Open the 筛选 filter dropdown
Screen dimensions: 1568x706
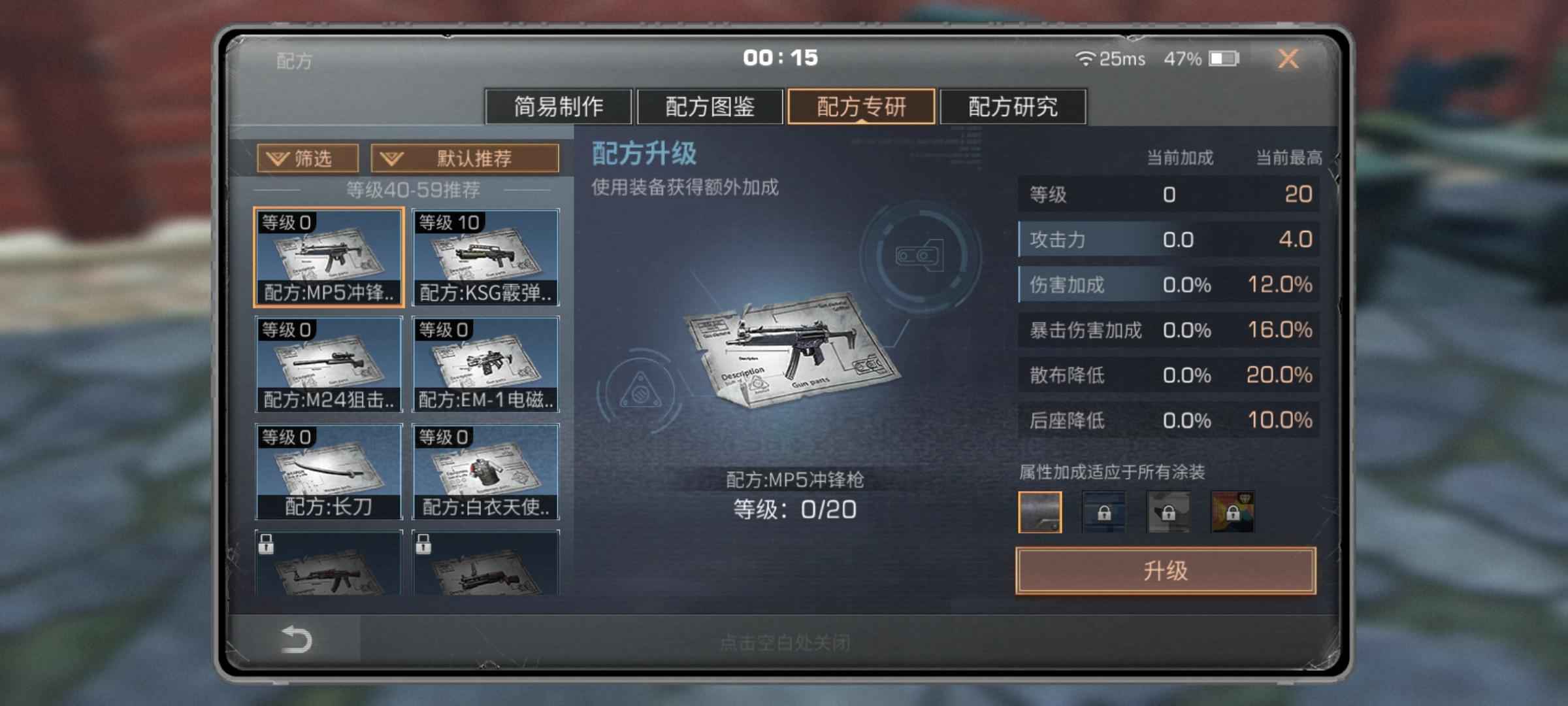pos(308,158)
